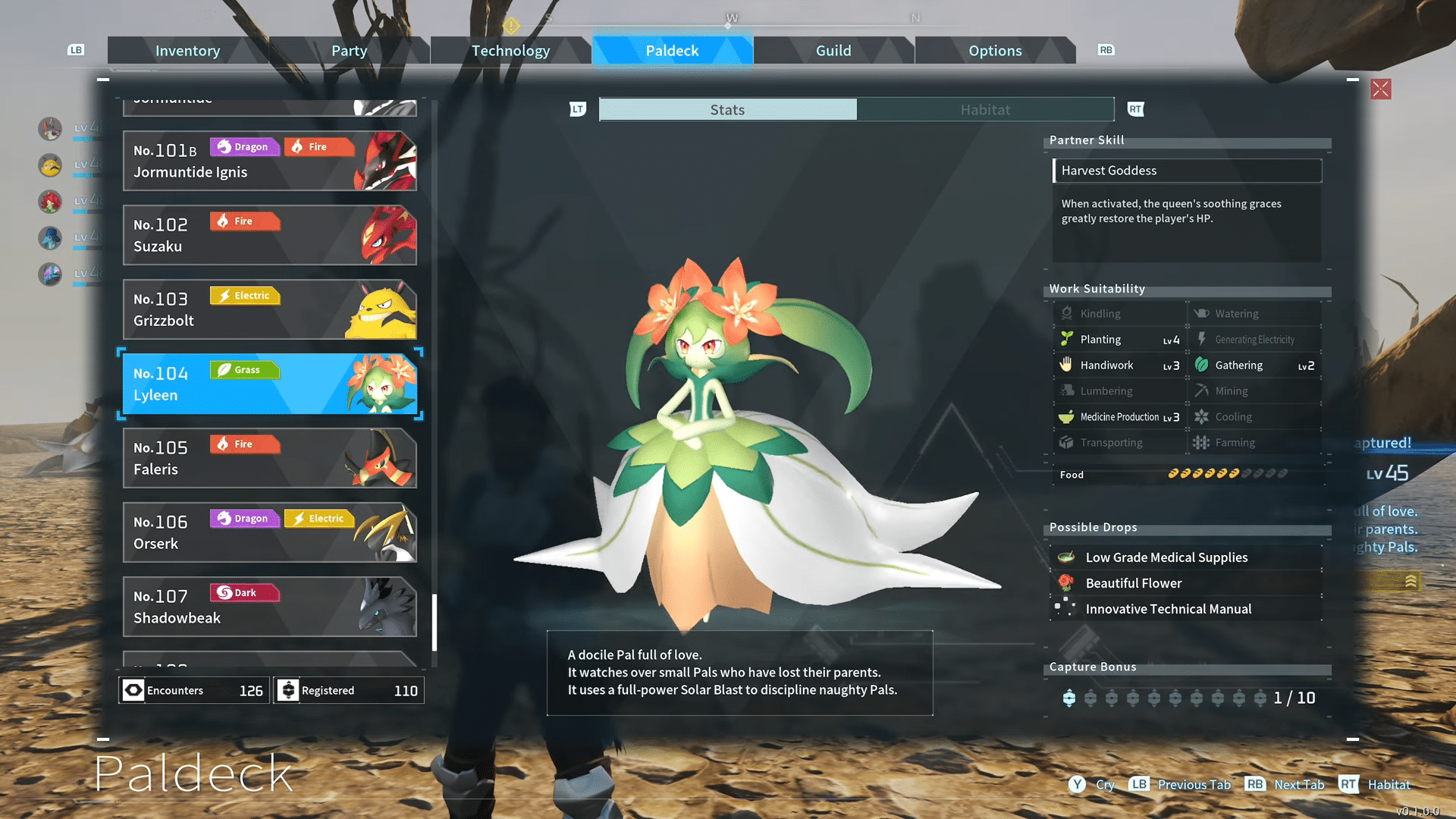Click the Beautiful Flower drop
This screenshot has height=819, width=1456.
(x=1134, y=583)
